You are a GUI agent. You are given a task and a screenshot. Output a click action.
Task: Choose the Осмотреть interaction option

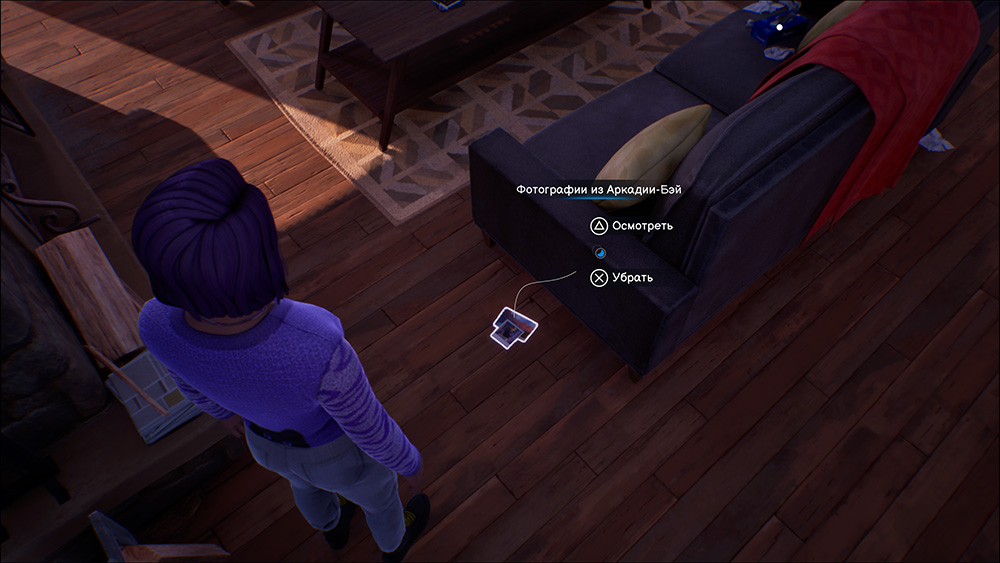point(630,226)
